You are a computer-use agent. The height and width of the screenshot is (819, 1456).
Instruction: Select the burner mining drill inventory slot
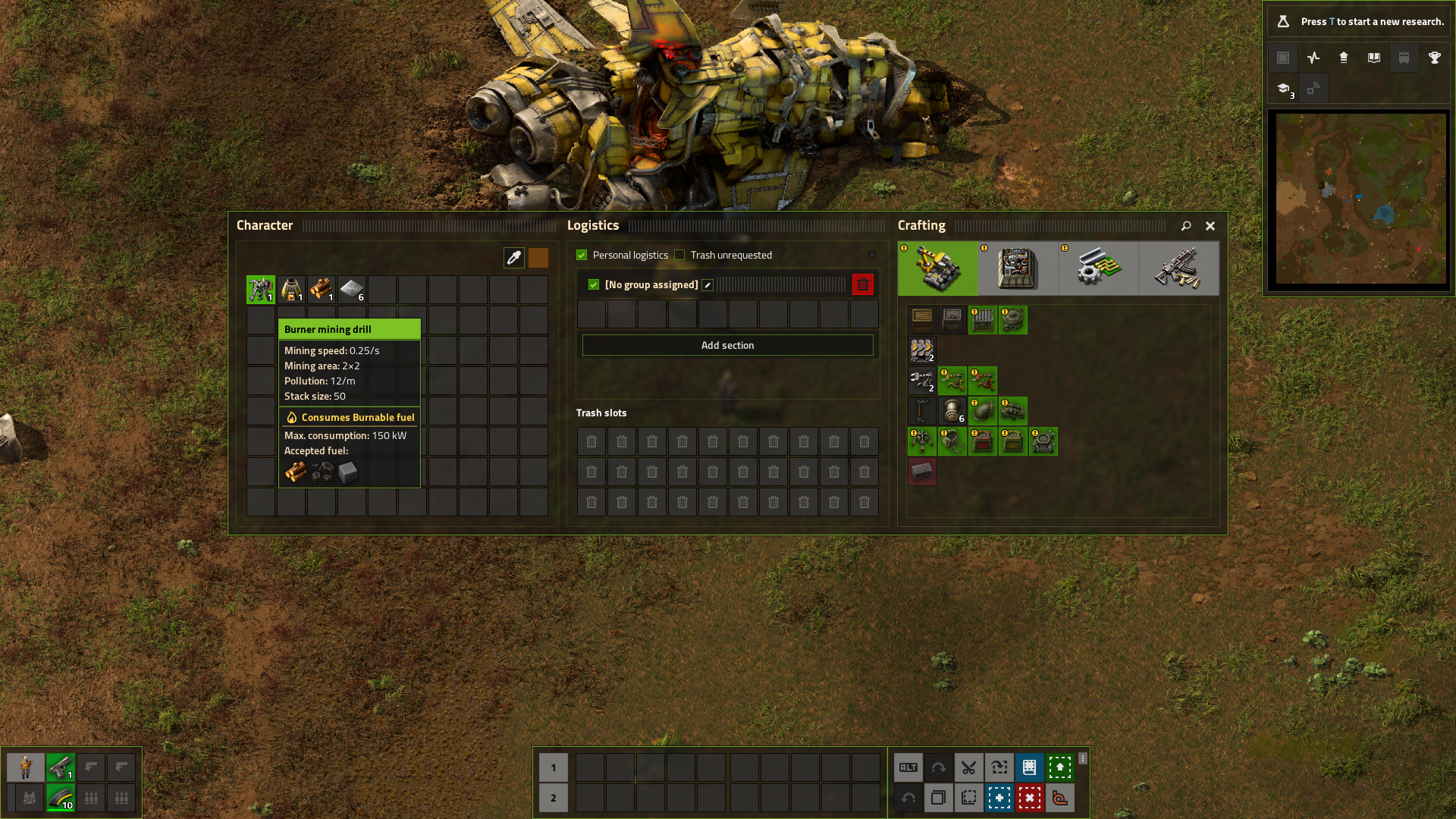(x=261, y=290)
